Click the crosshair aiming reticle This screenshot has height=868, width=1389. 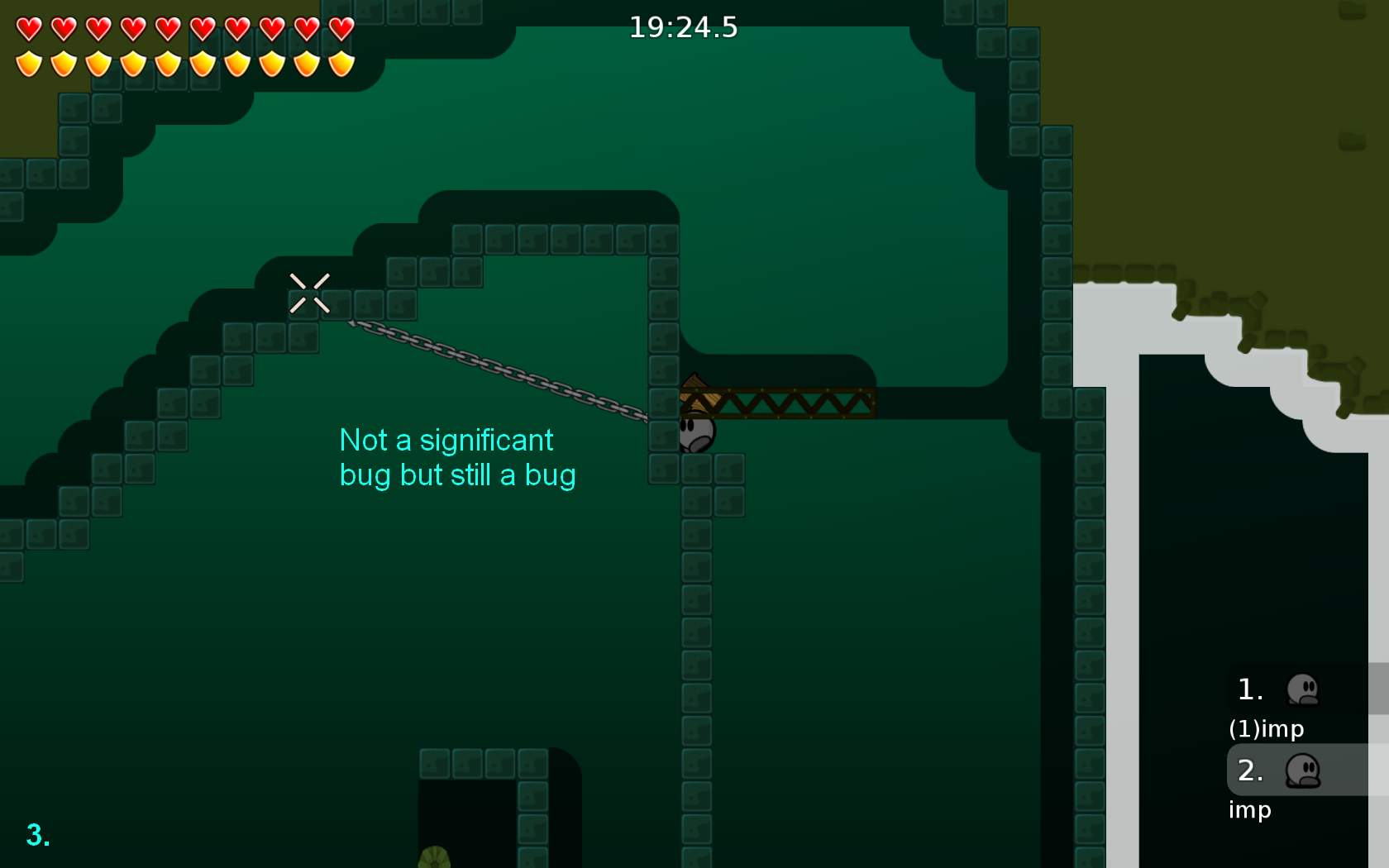(x=309, y=293)
